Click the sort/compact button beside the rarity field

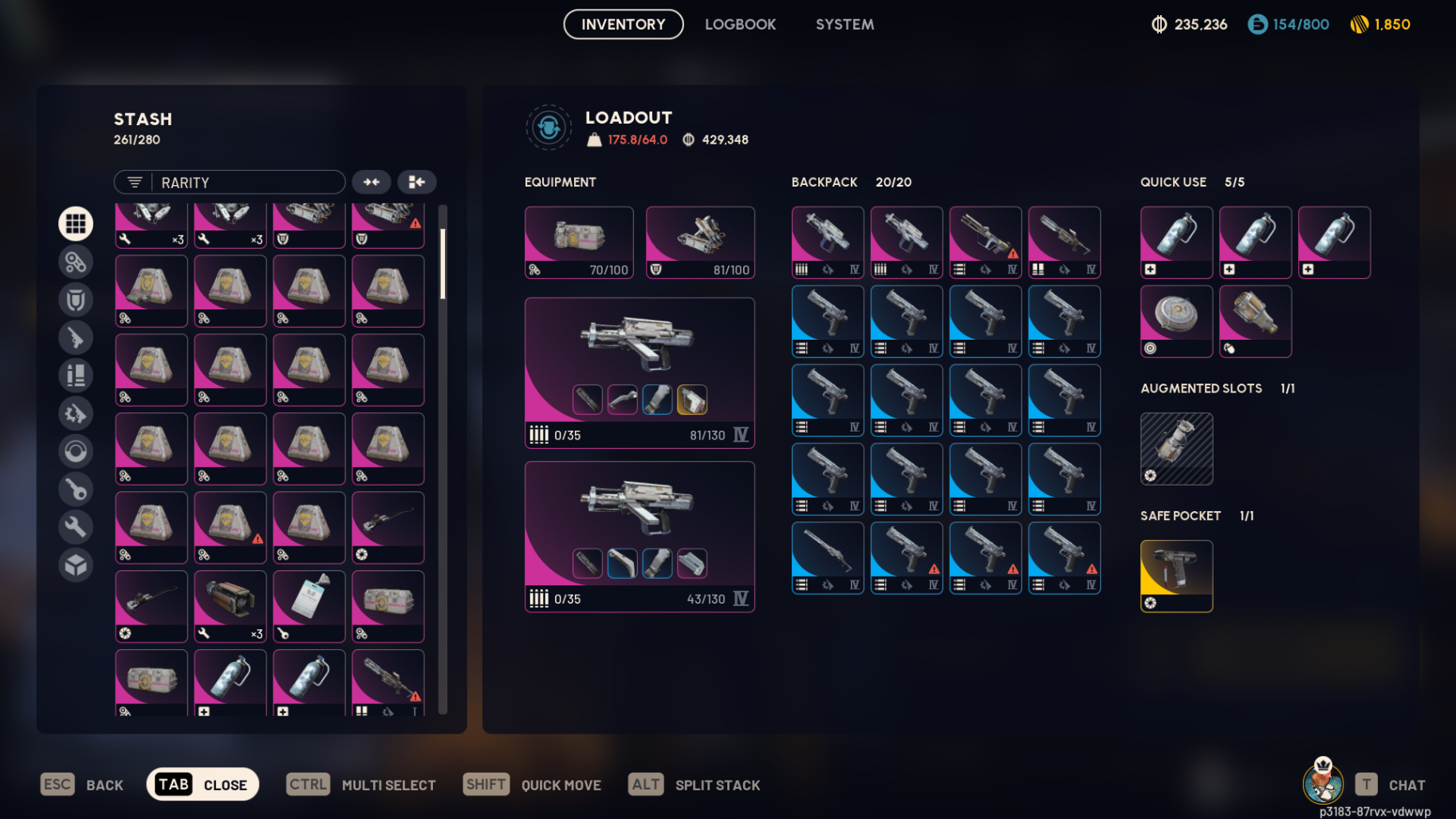[x=416, y=182]
